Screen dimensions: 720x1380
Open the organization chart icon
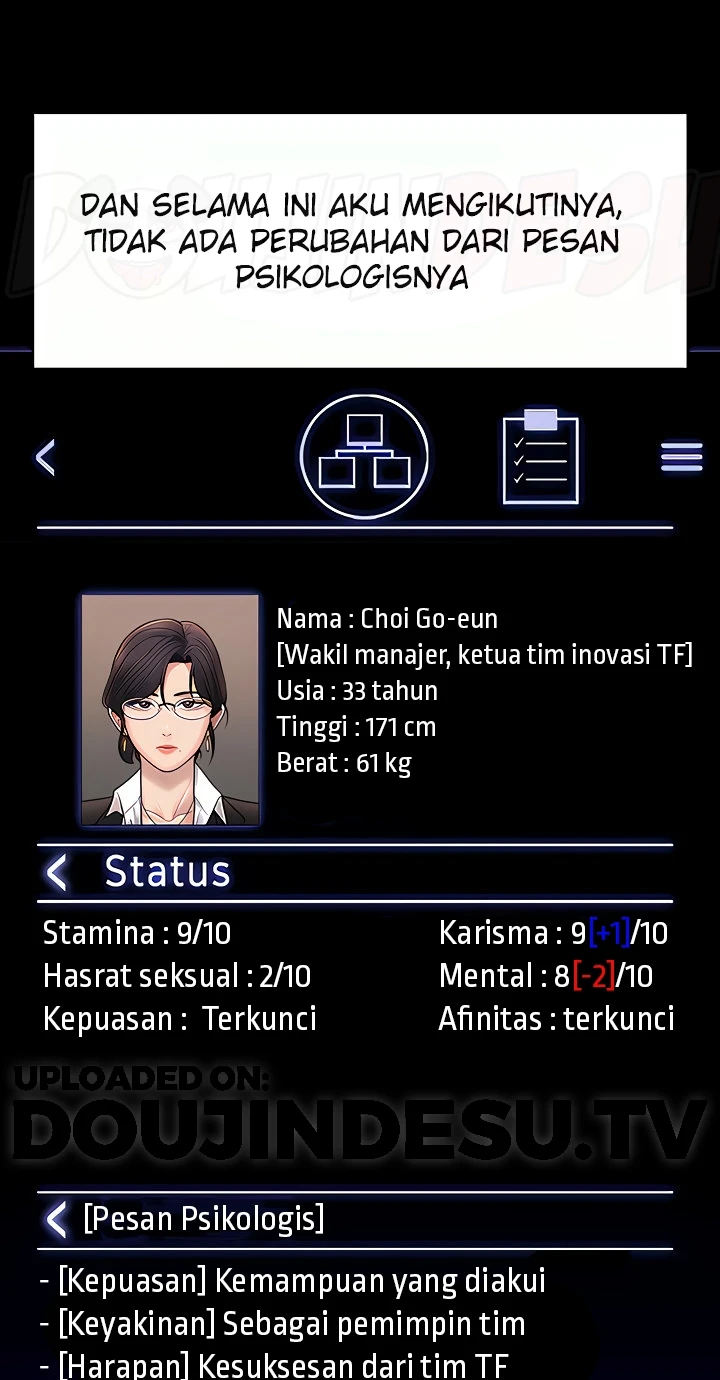click(x=364, y=456)
